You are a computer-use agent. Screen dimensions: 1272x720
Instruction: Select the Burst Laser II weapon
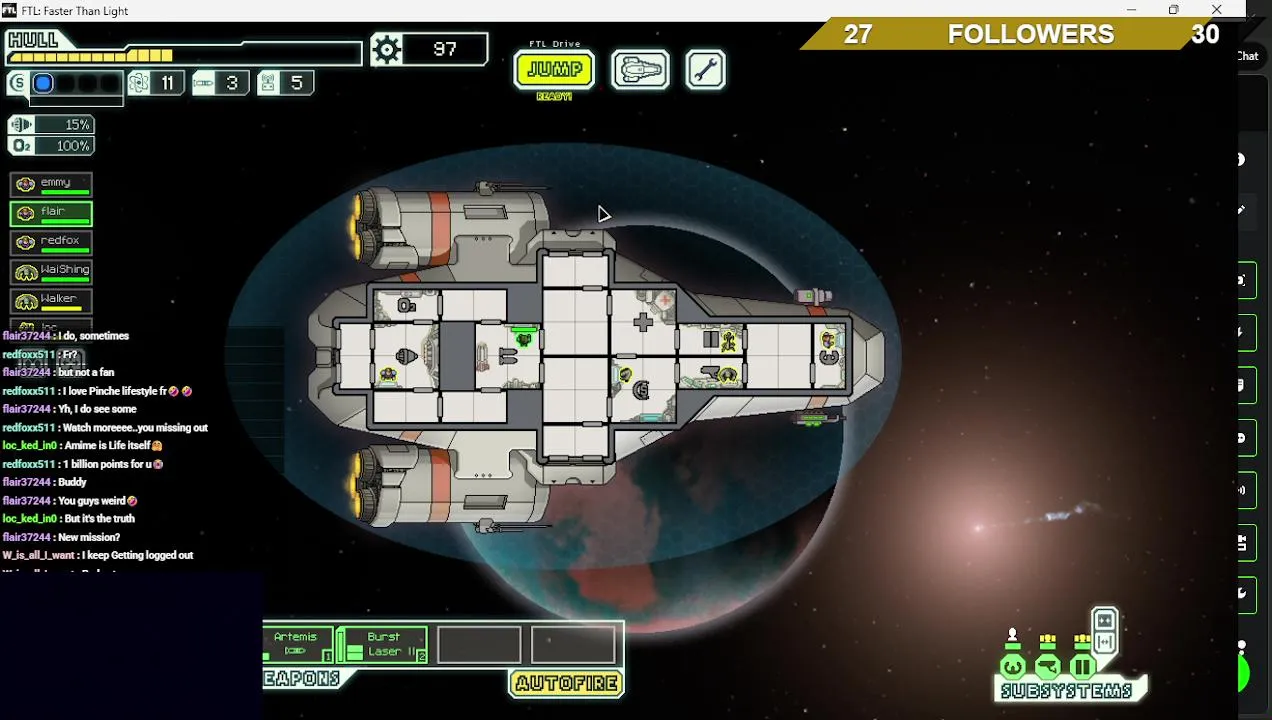382,644
